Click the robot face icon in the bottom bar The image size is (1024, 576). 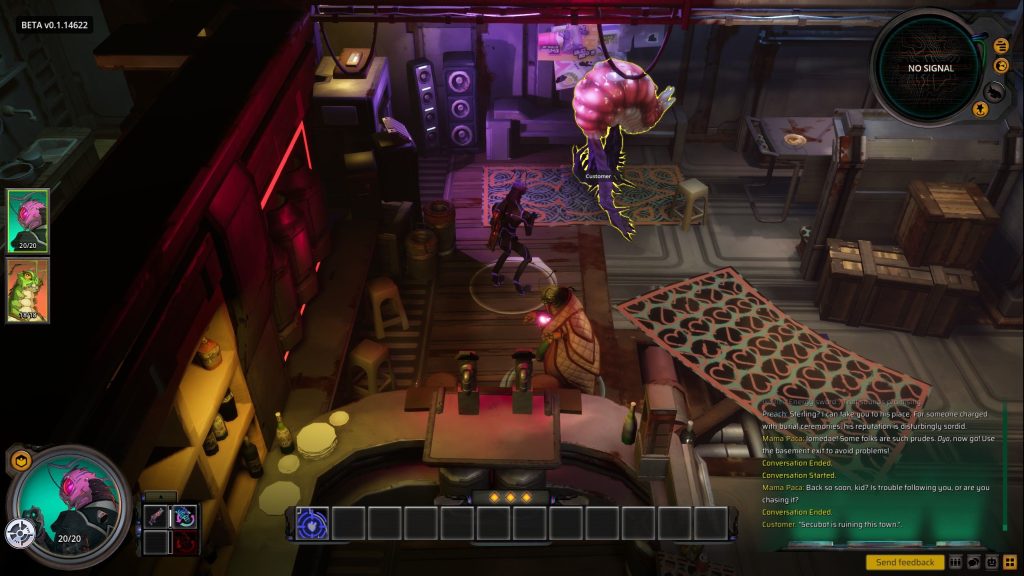coord(990,562)
